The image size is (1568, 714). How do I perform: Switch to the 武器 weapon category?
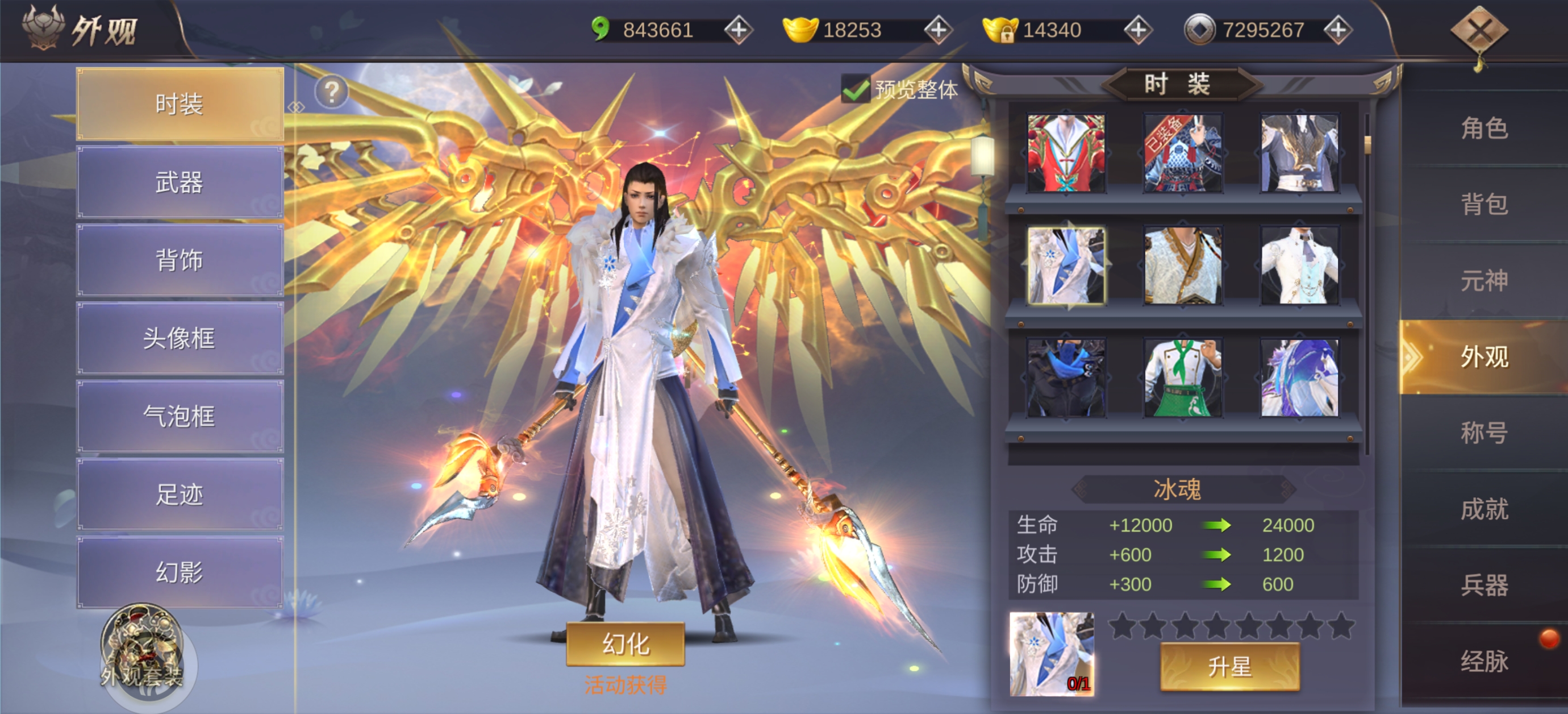pos(180,182)
